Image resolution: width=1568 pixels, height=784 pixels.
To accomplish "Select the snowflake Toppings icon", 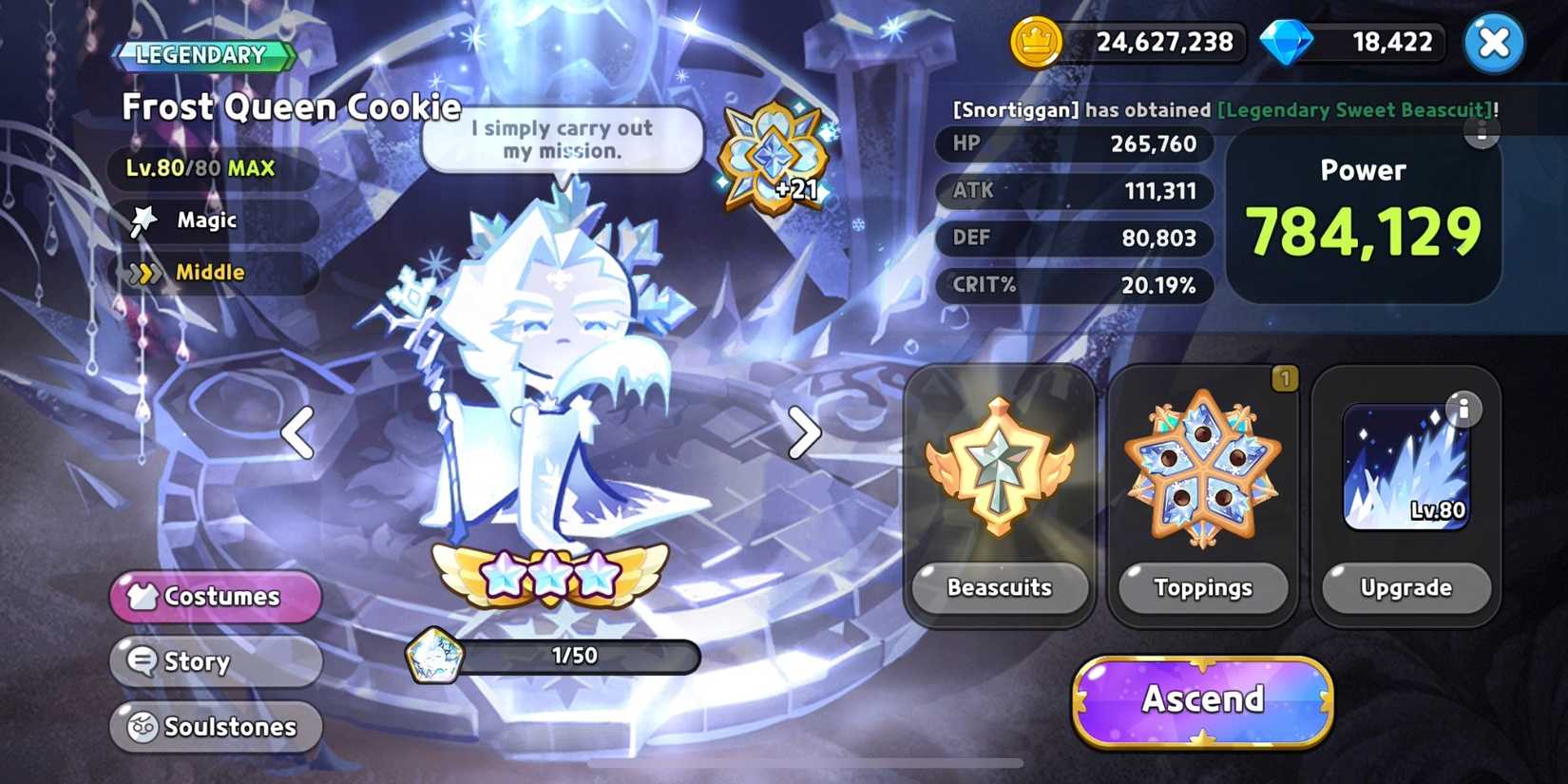I will click(x=1202, y=466).
